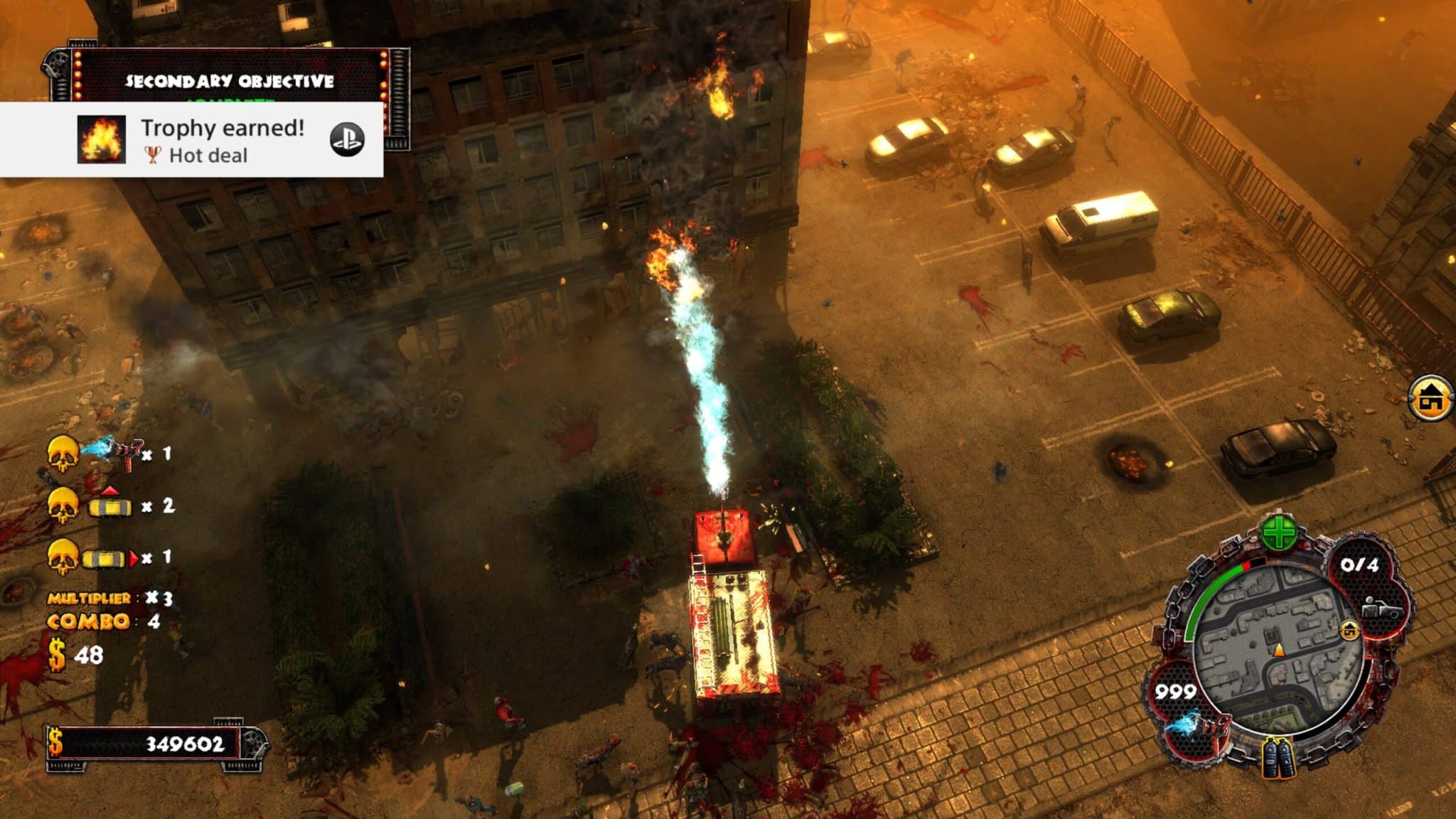This screenshot has width=1456, height=819.
Task: Select the green health cross icon
Action: 1279,532
